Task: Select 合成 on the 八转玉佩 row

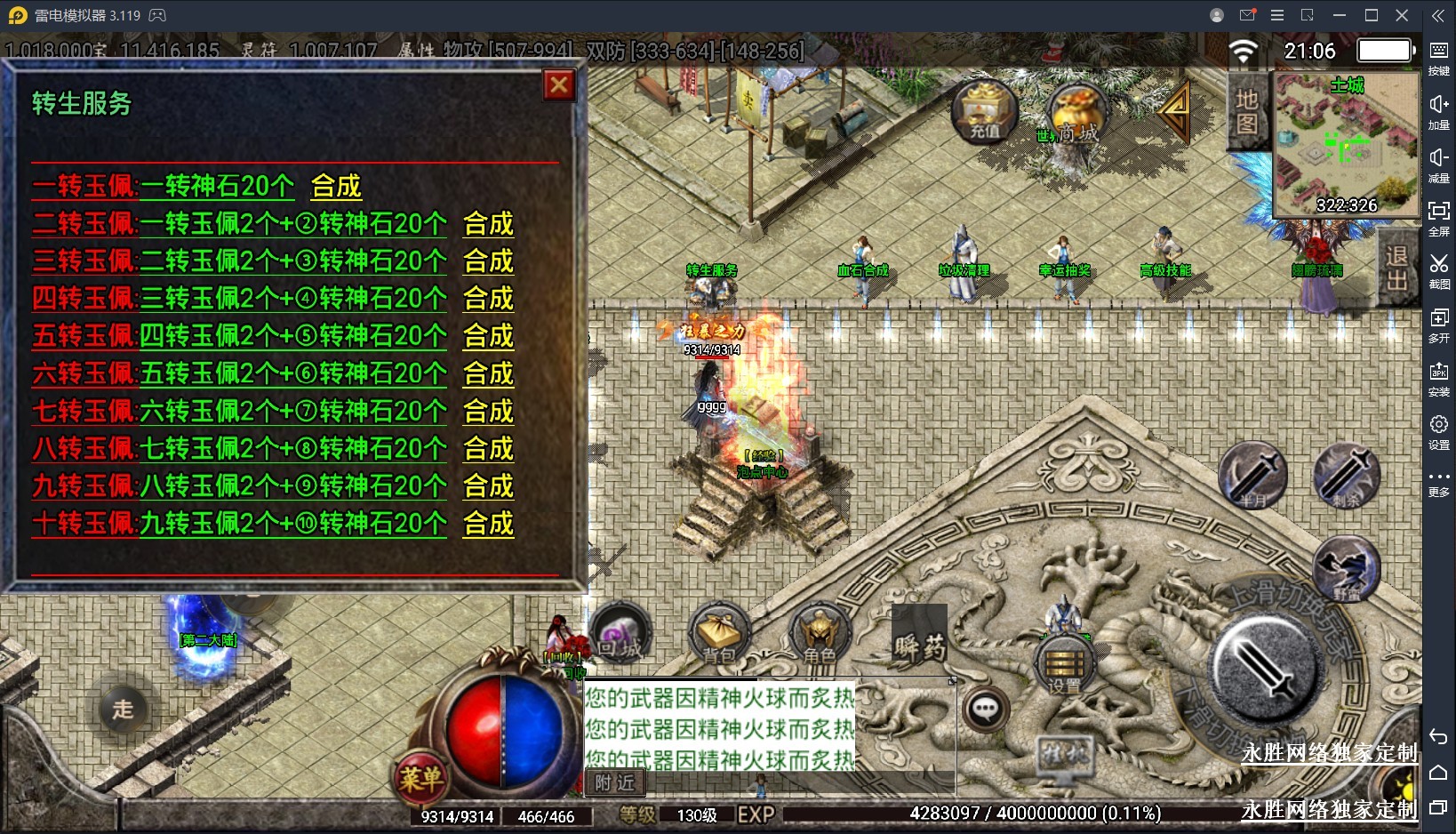Action: point(488,449)
